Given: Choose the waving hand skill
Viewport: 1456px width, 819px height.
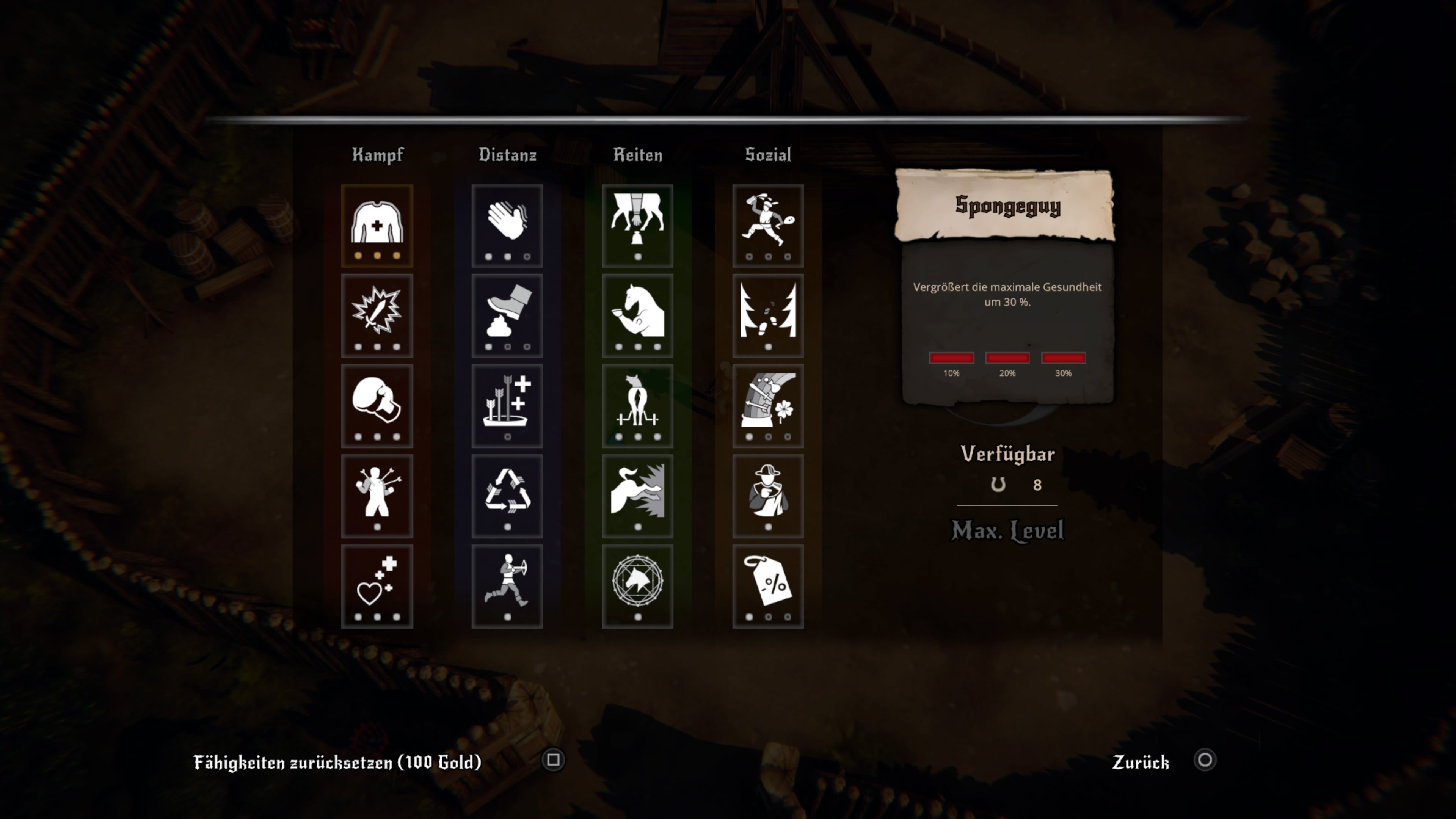Looking at the screenshot, I should [507, 225].
